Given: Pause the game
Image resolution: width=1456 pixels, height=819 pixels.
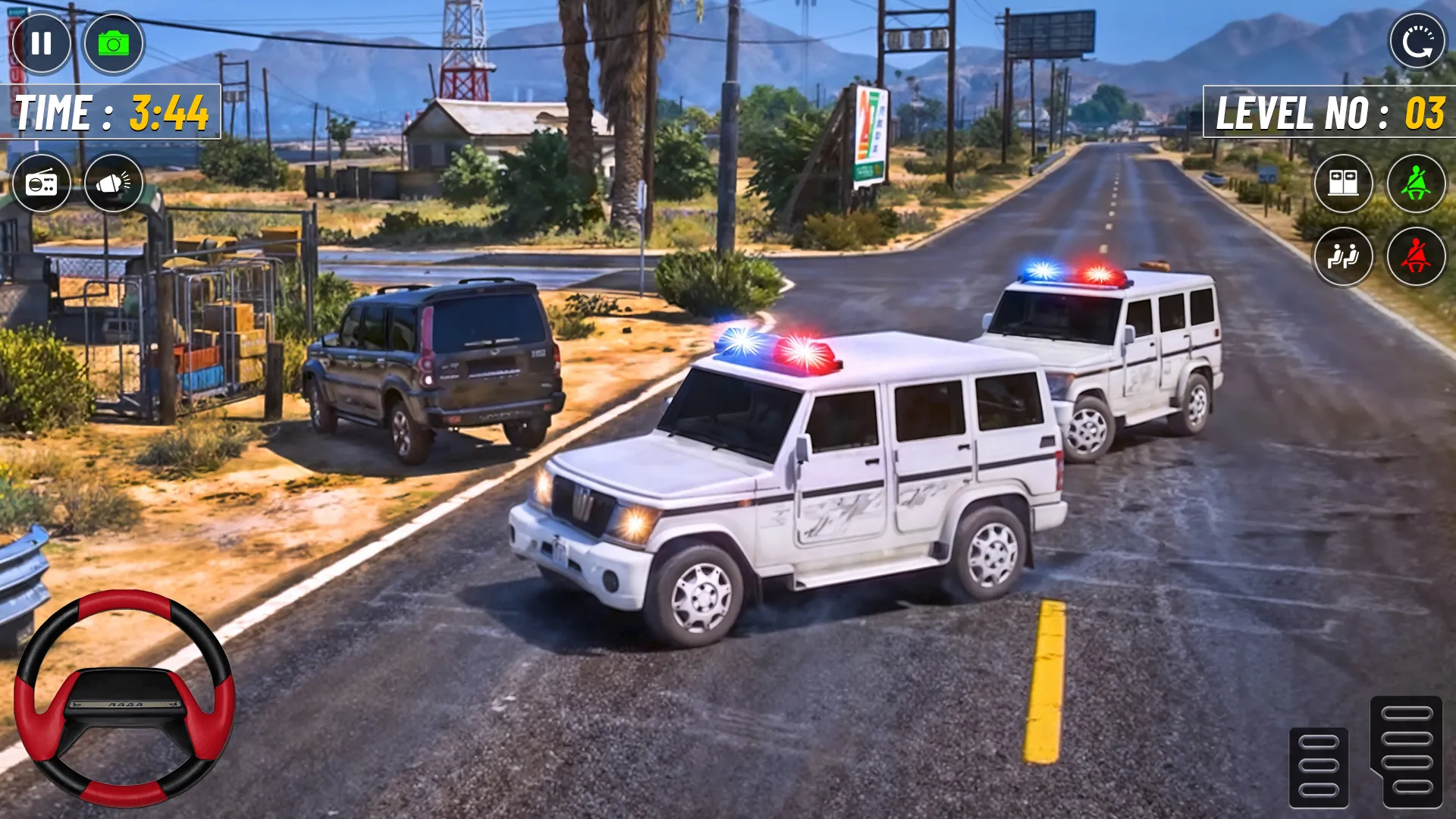Looking at the screenshot, I should [43, 43].
